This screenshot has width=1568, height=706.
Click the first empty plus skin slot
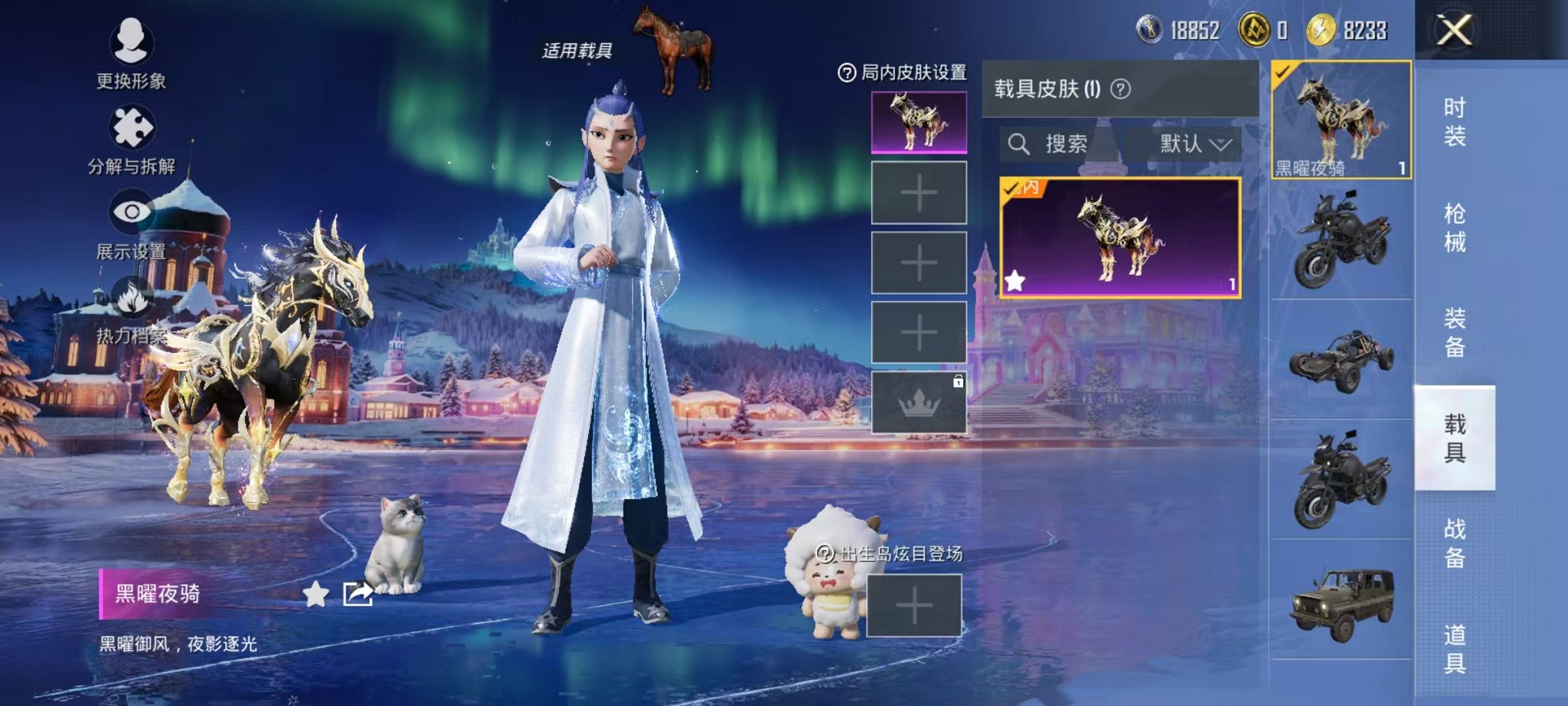[919, 191]
